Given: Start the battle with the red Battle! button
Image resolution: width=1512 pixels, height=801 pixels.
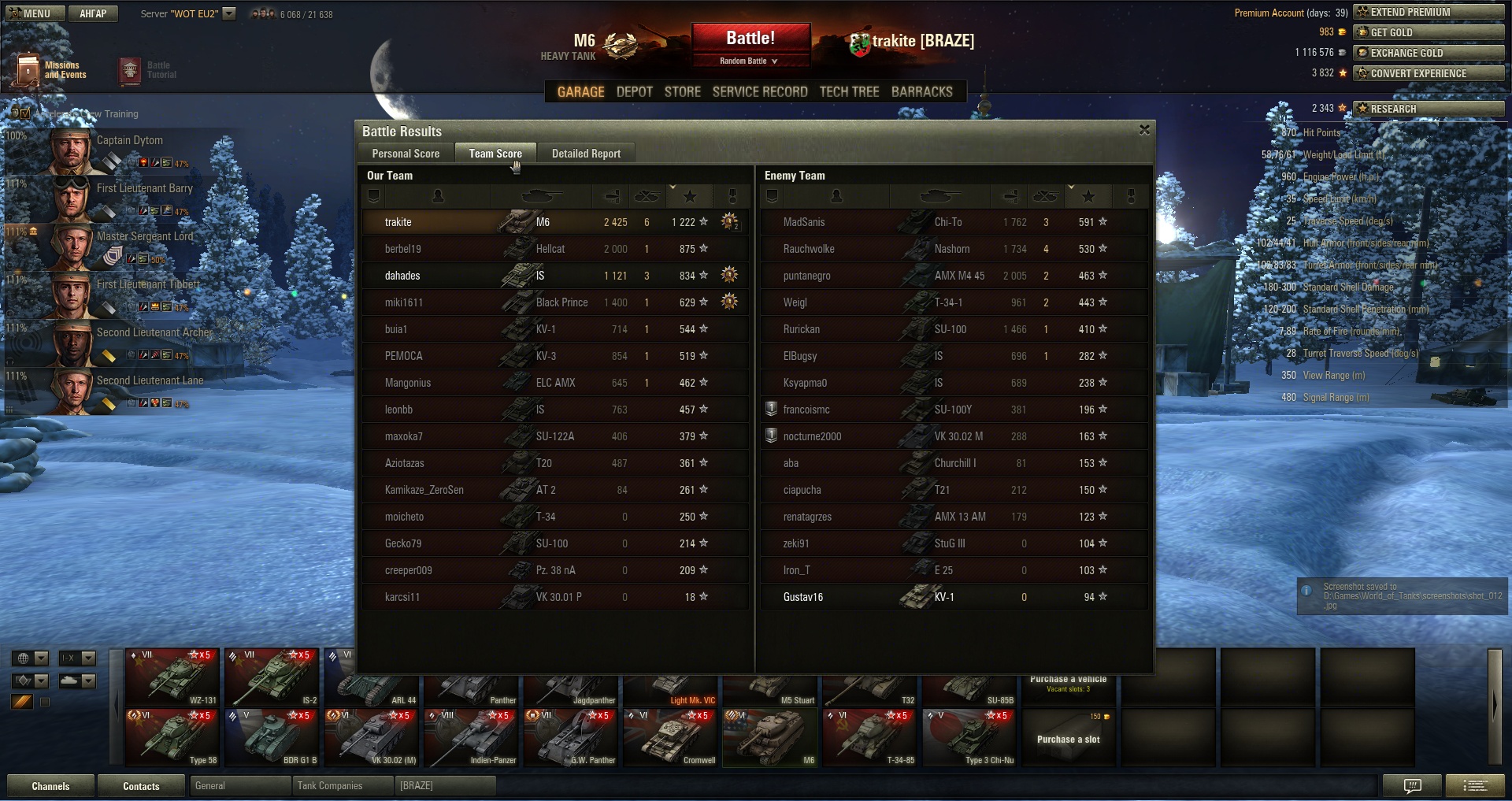Looking at the screenshot, I should pyautogui.click(x=750, y=38).
